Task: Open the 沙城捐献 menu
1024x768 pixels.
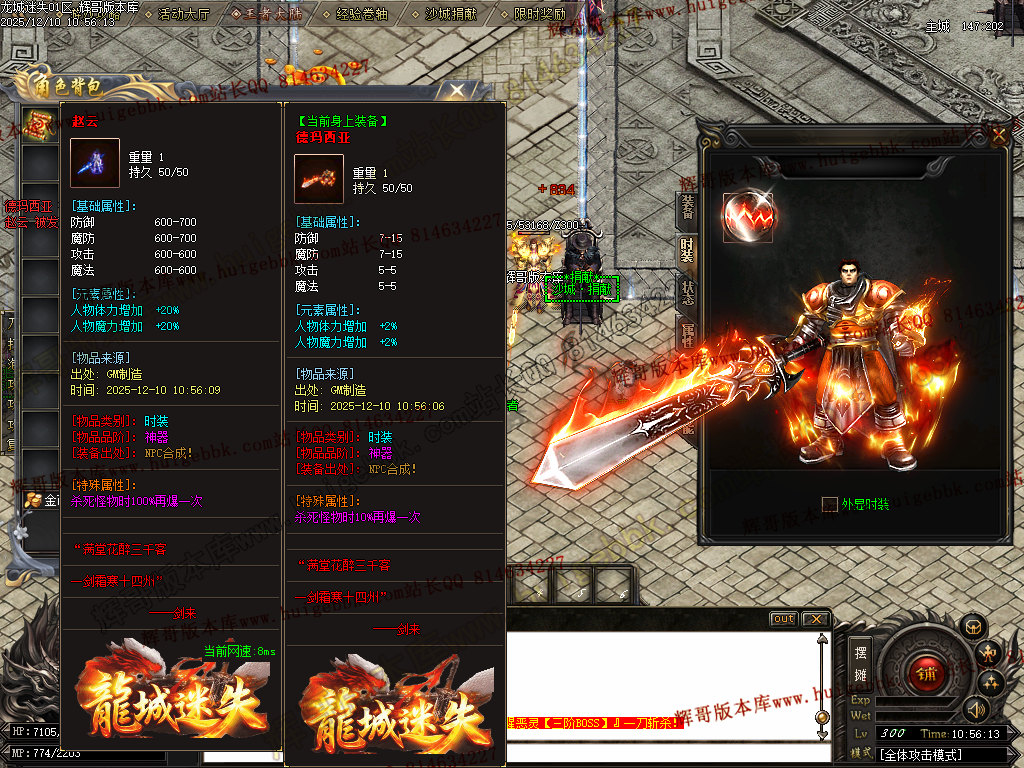Action: pyautogui.click(x=451, y=15)
